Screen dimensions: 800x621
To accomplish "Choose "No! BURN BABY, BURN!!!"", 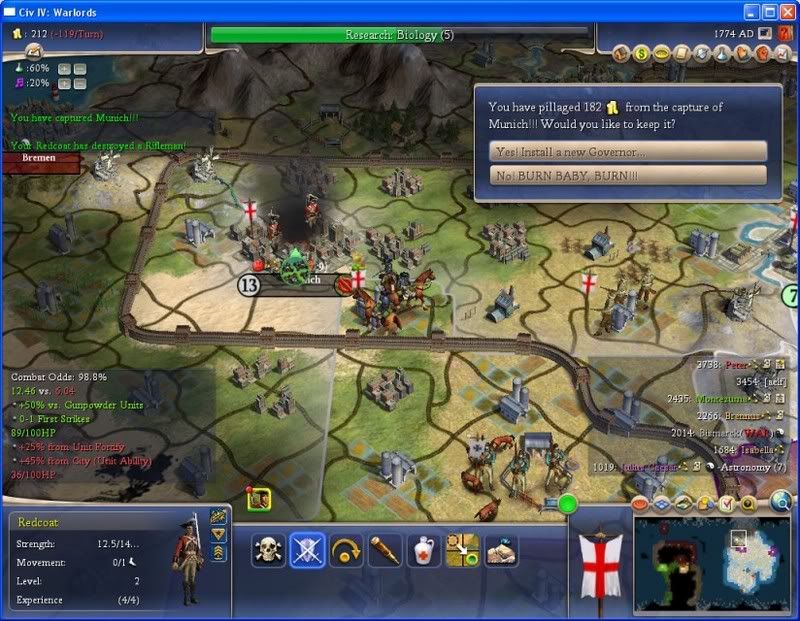I will pyautogui.click(x=629, y=175).
